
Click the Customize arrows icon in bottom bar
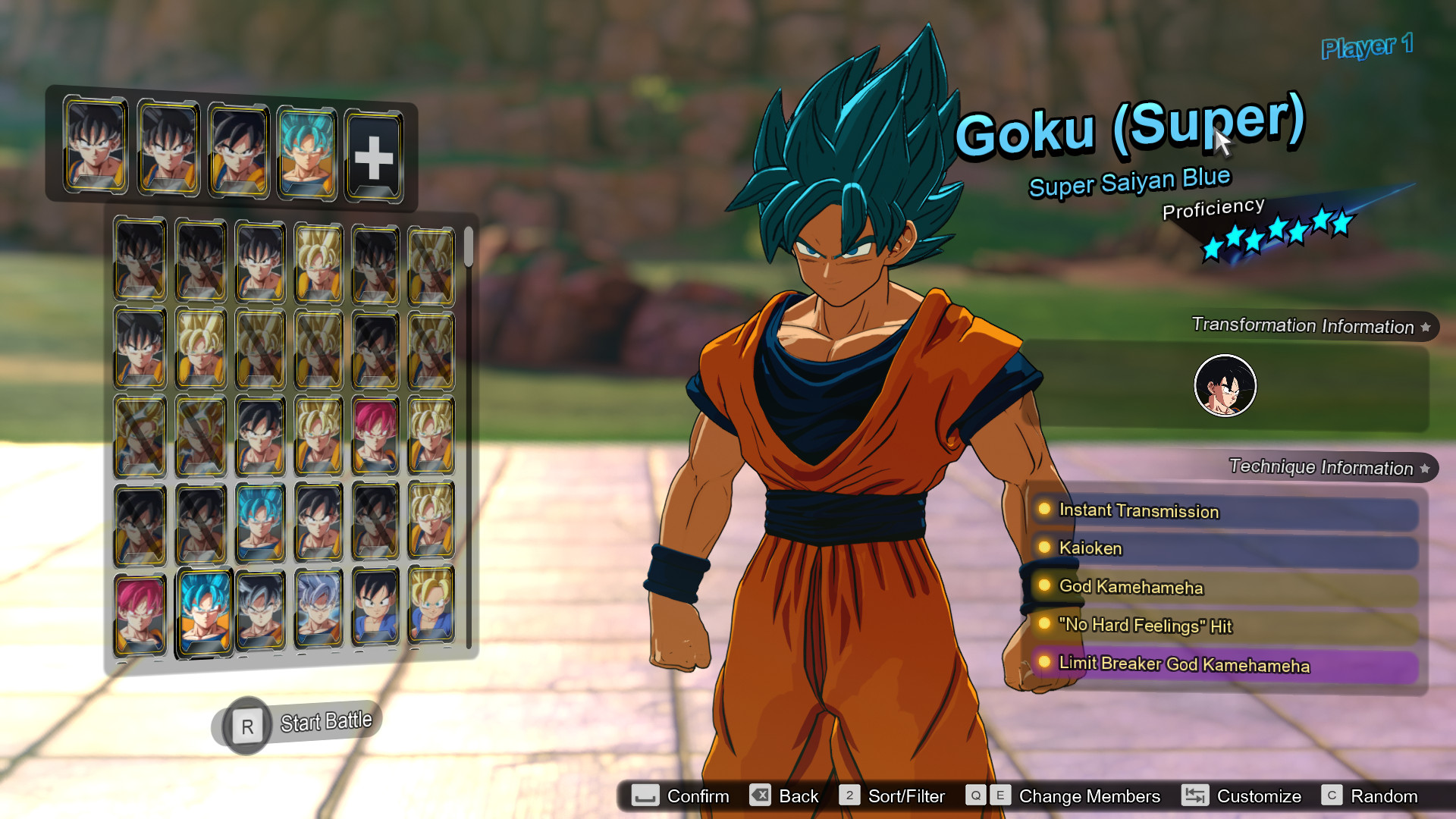(x=1196, y=796)
